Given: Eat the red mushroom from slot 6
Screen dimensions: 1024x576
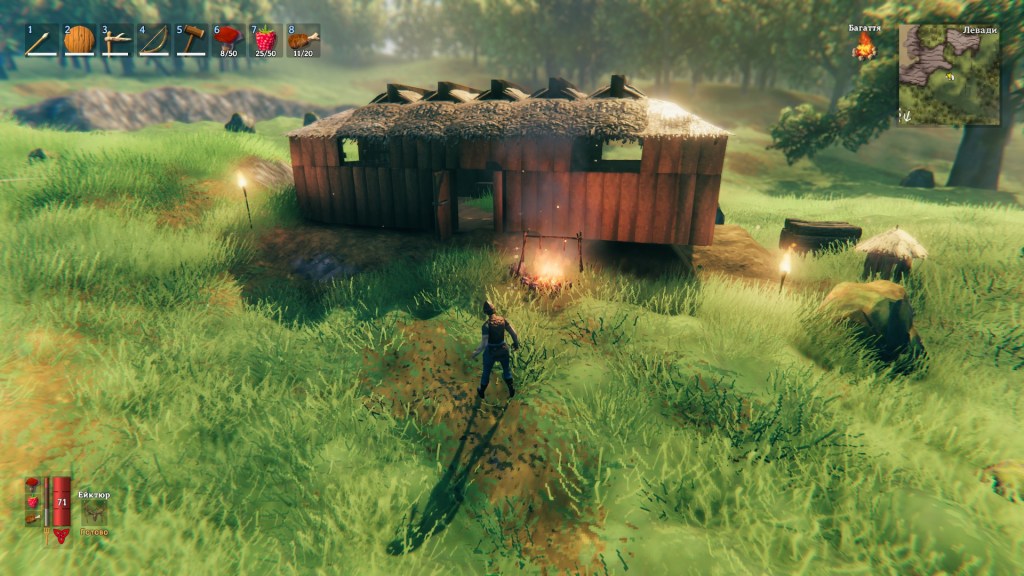Looking at the screenshot, I should [228, 40].
